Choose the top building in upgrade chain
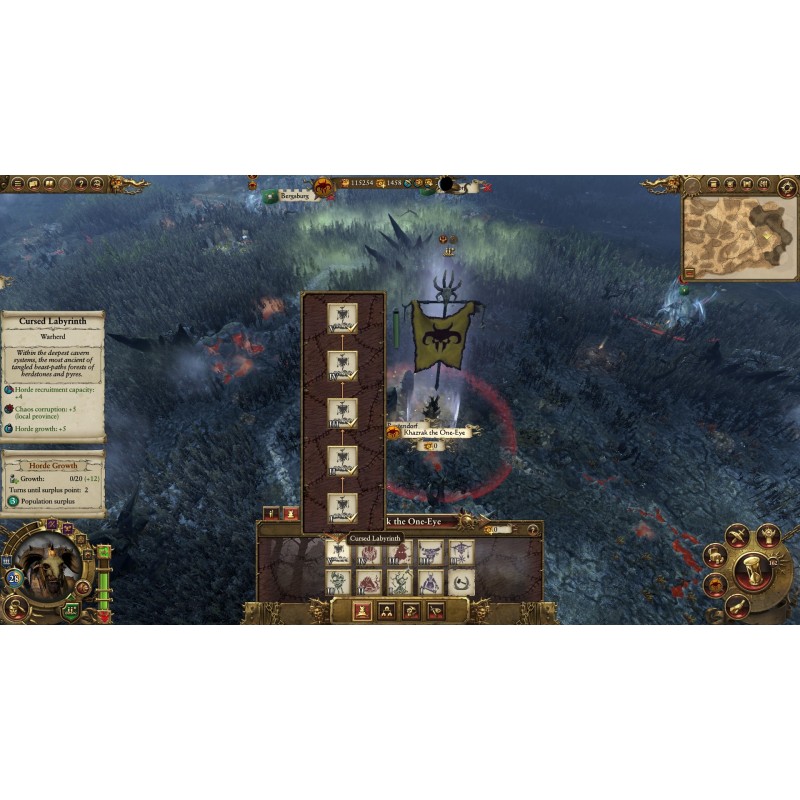This screenshot has width=800, height=800. (343, 317)
